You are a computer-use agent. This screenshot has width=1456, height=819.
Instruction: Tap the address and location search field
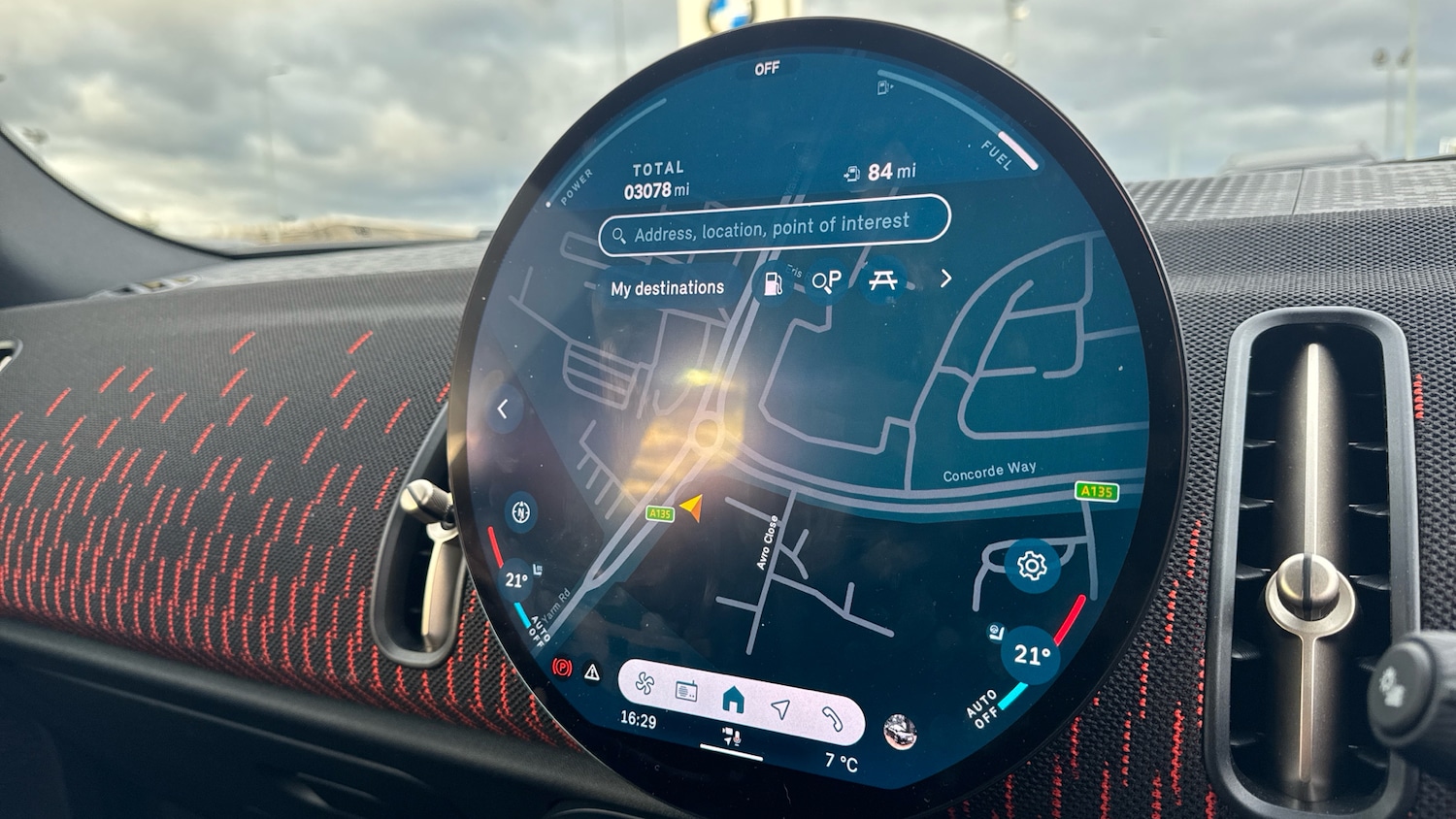774,227
